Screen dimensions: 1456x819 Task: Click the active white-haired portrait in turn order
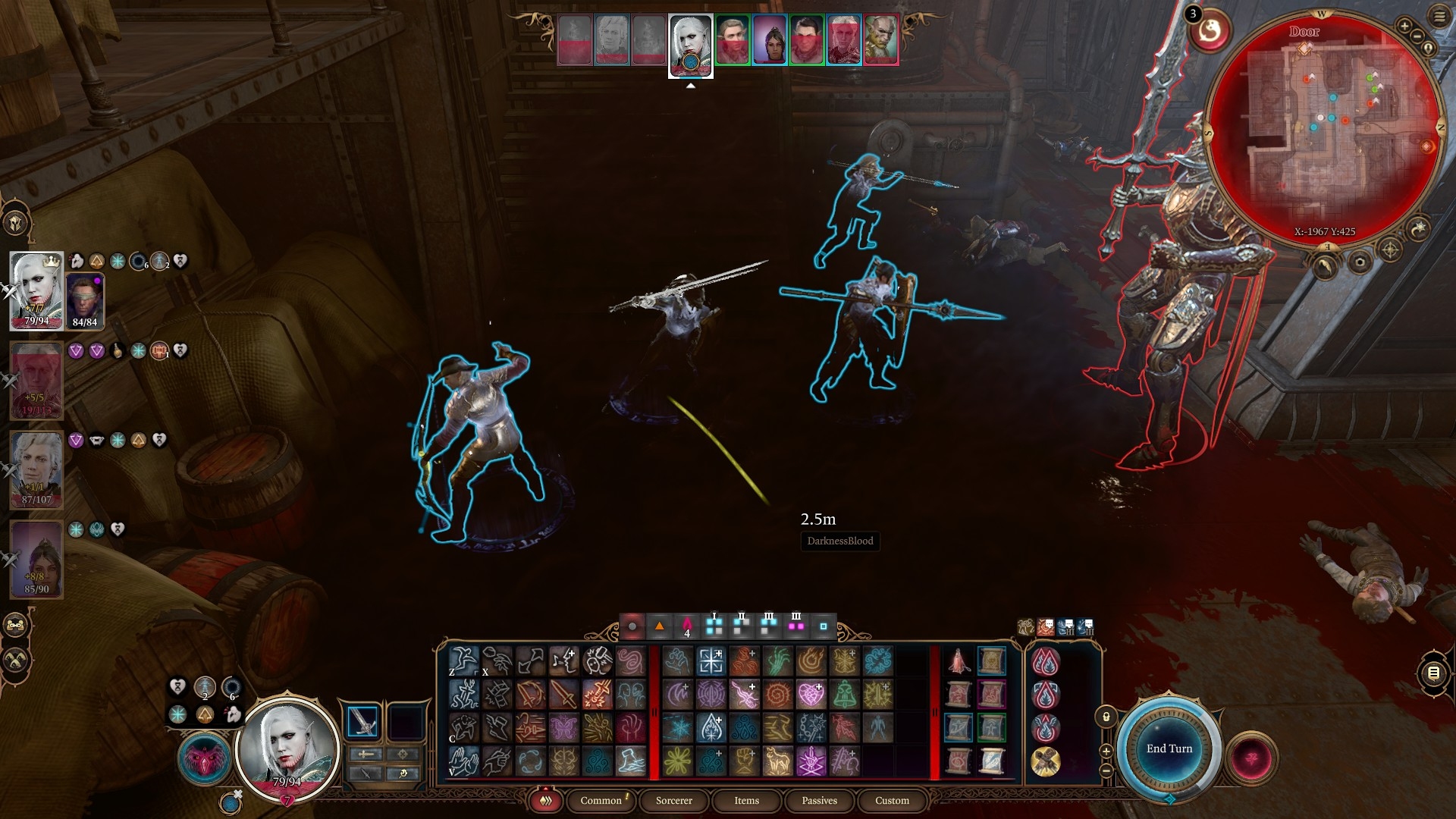point(690,44)
